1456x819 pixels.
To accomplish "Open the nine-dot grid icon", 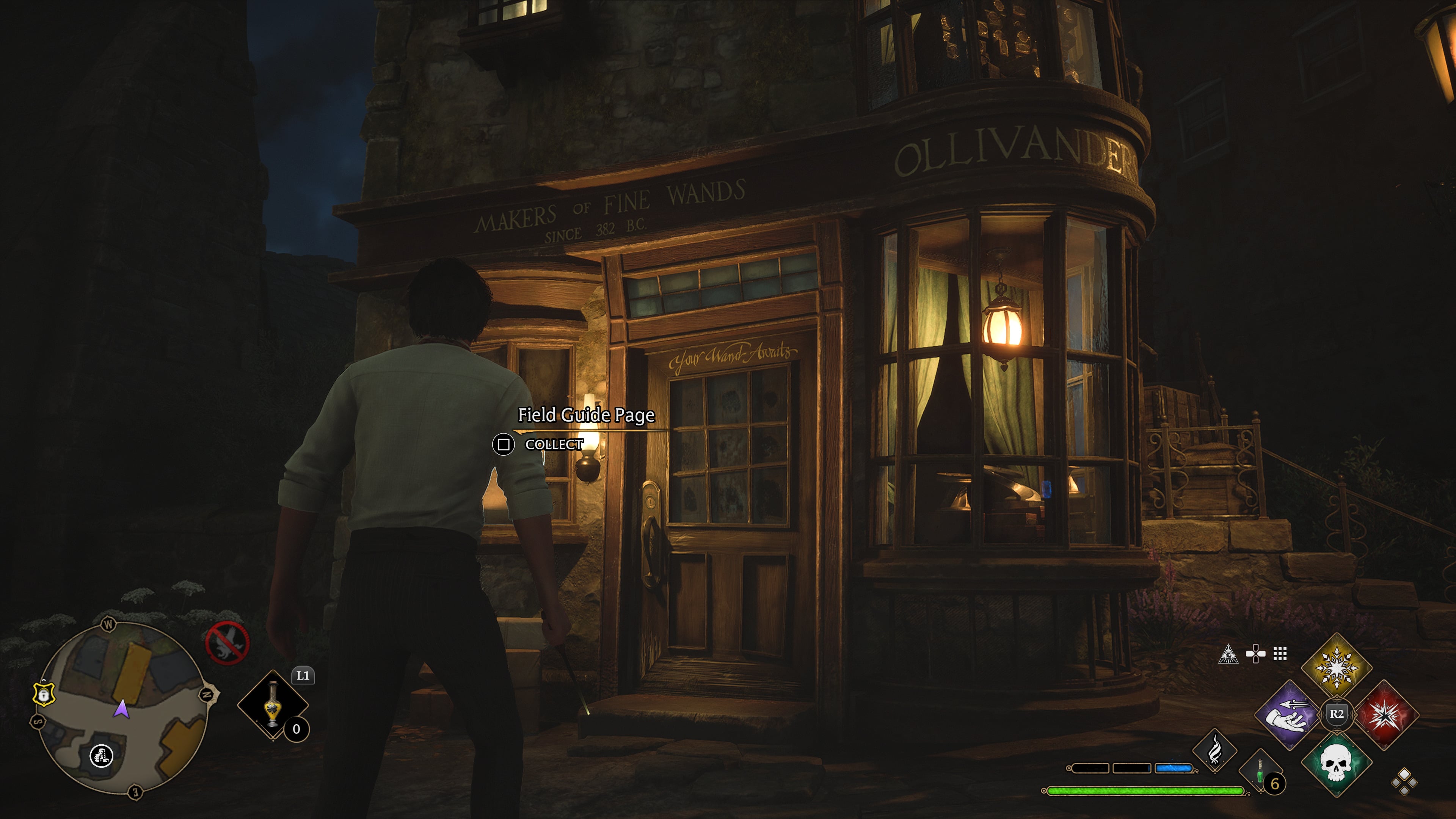I will (1280, 654).
